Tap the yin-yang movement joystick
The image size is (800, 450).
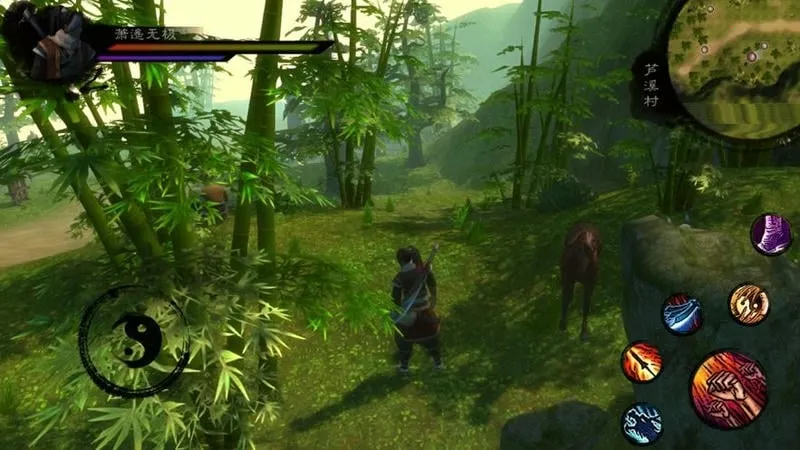pyautogui.click(x=133, y=340)
